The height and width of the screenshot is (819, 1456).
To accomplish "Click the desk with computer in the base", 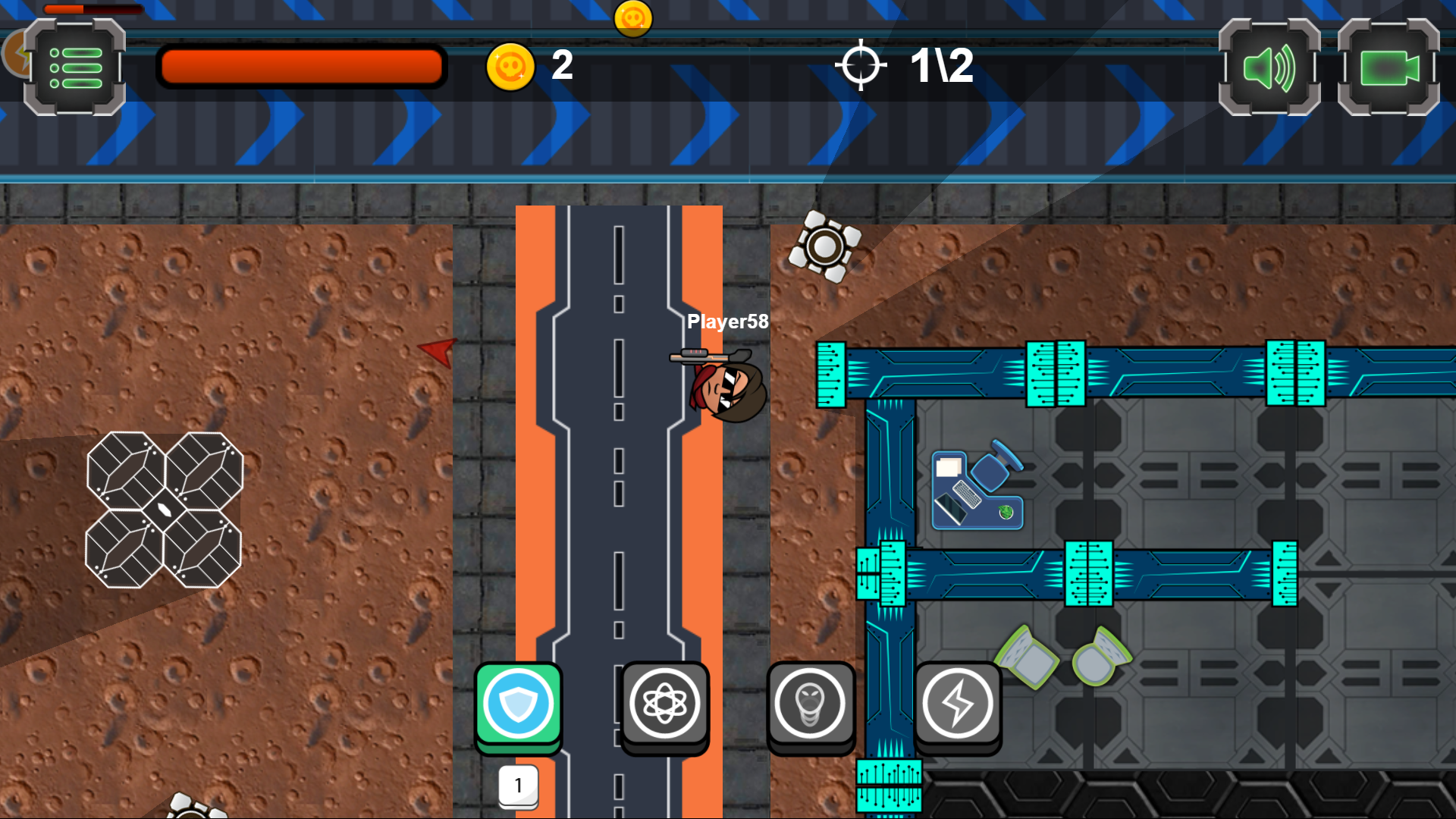I will tap(977, 489).
